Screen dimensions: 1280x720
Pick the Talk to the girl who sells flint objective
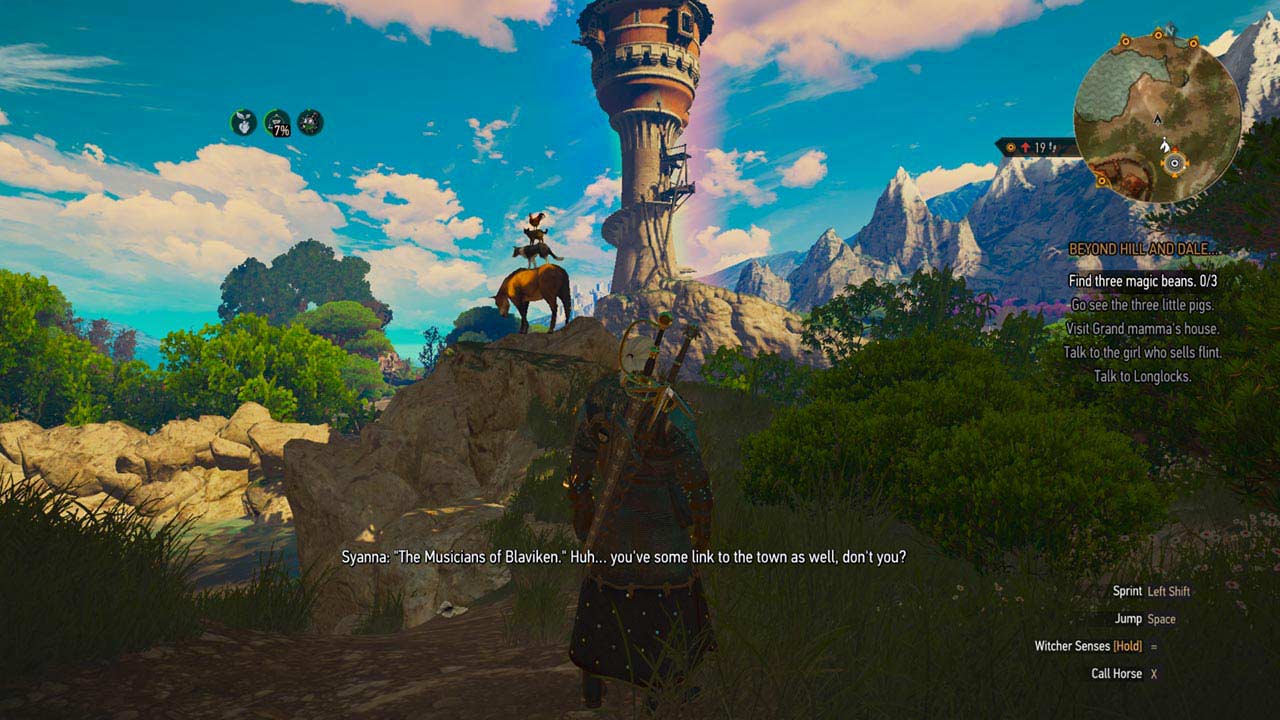tap(1143, 353)
